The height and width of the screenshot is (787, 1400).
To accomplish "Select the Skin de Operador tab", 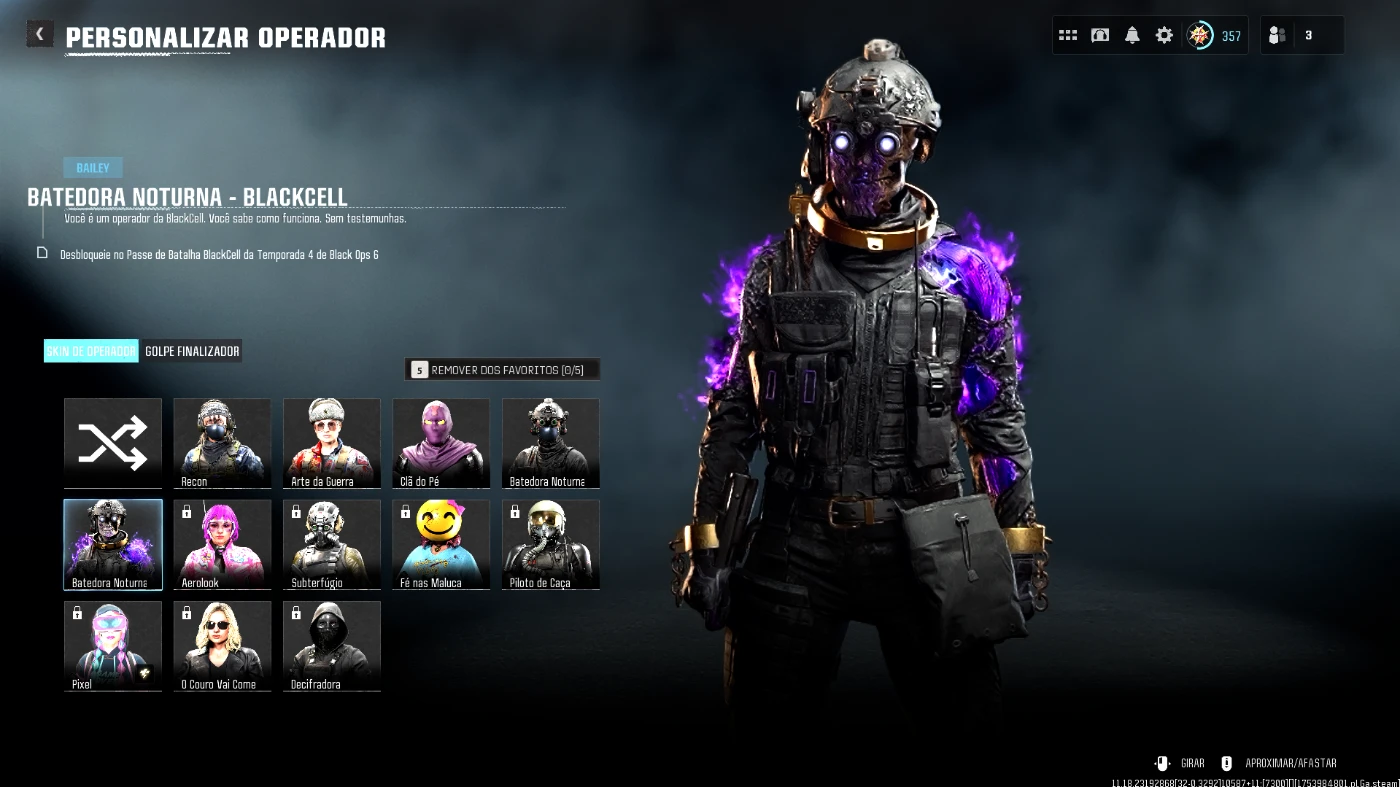I will [x=91, y=351].
